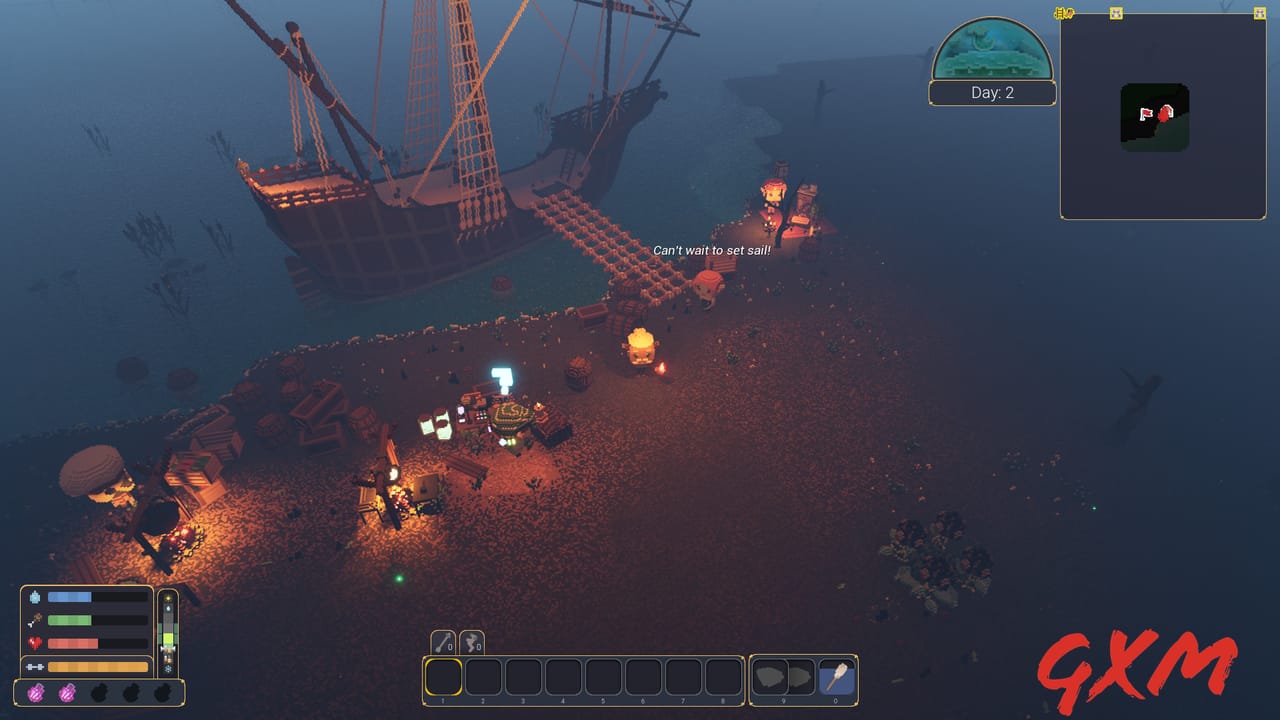Click the water drop icon on the status panel
The height and width of the screenshot is (720, 1280).
point(35,598)
